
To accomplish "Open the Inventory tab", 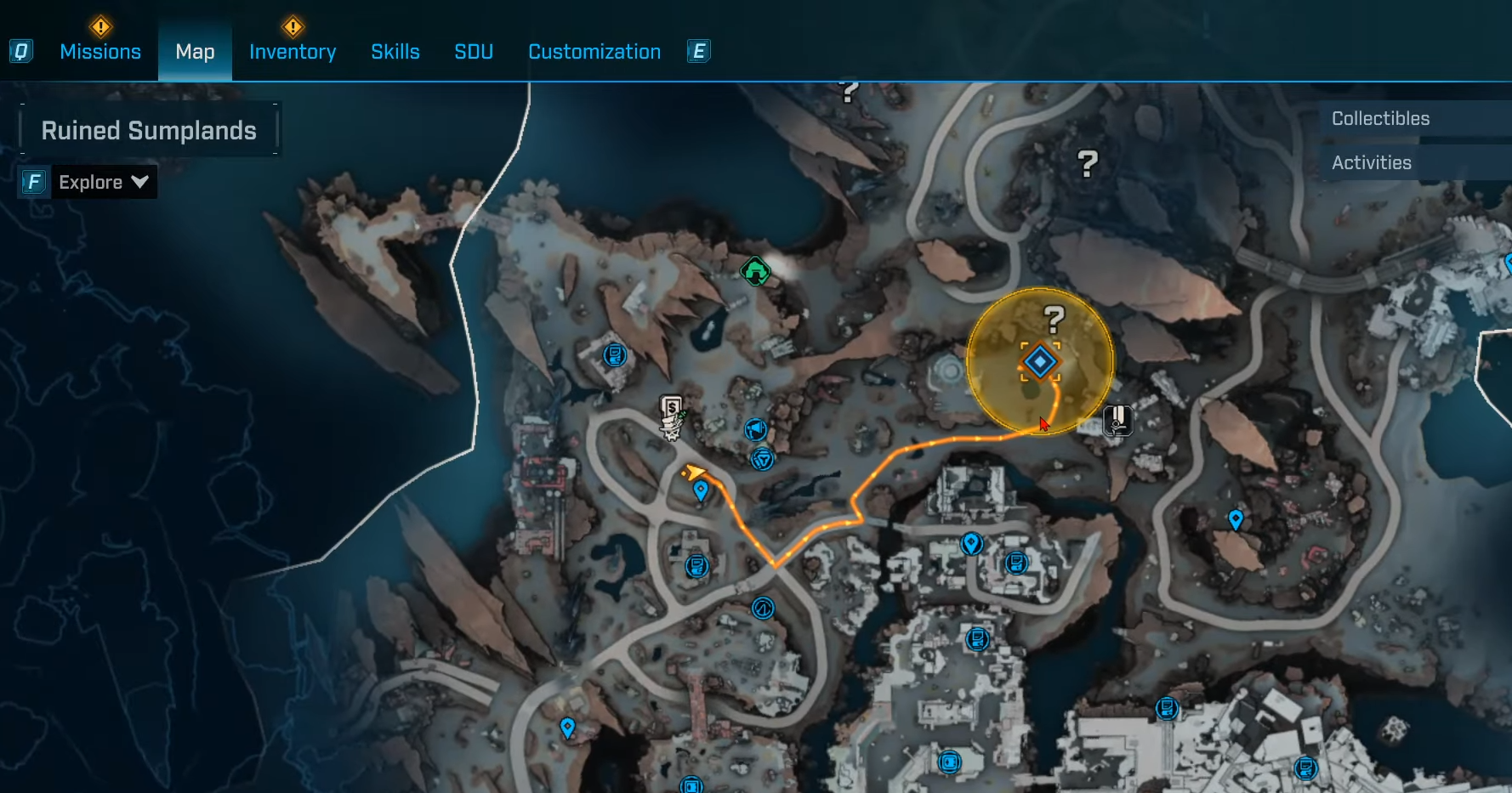I will point(293,52).
